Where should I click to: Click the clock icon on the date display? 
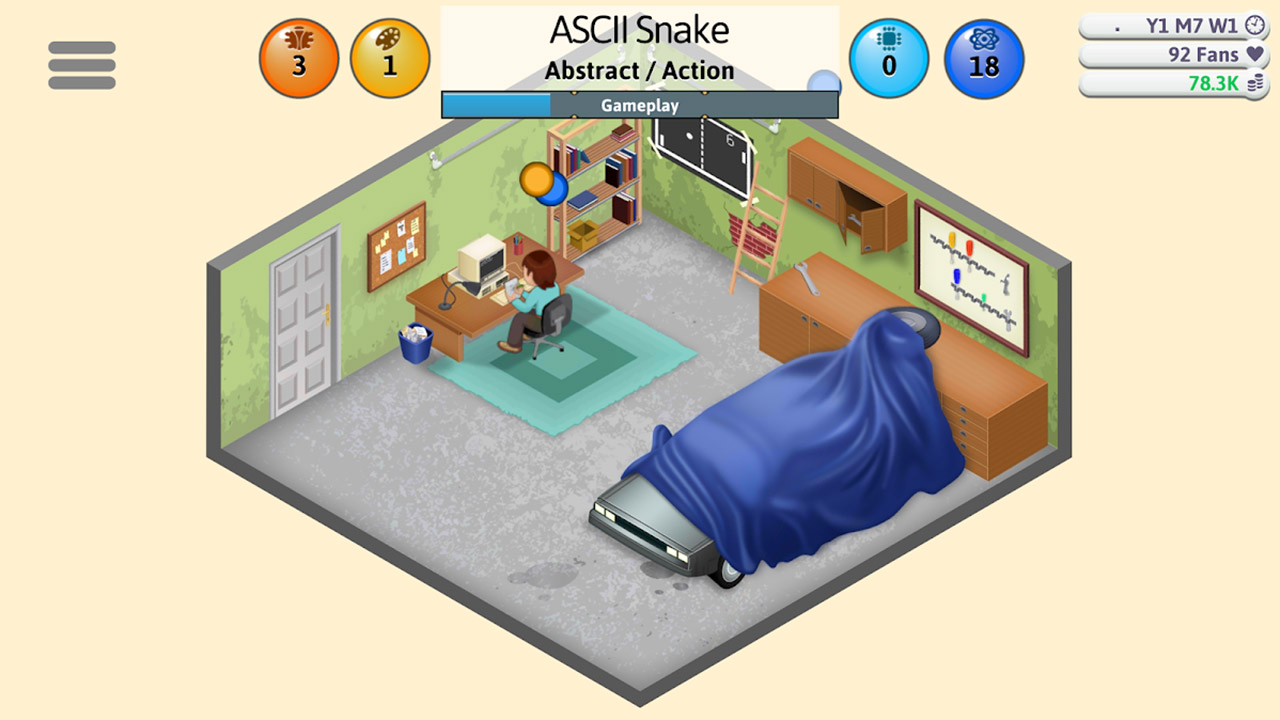point(1257,25)
